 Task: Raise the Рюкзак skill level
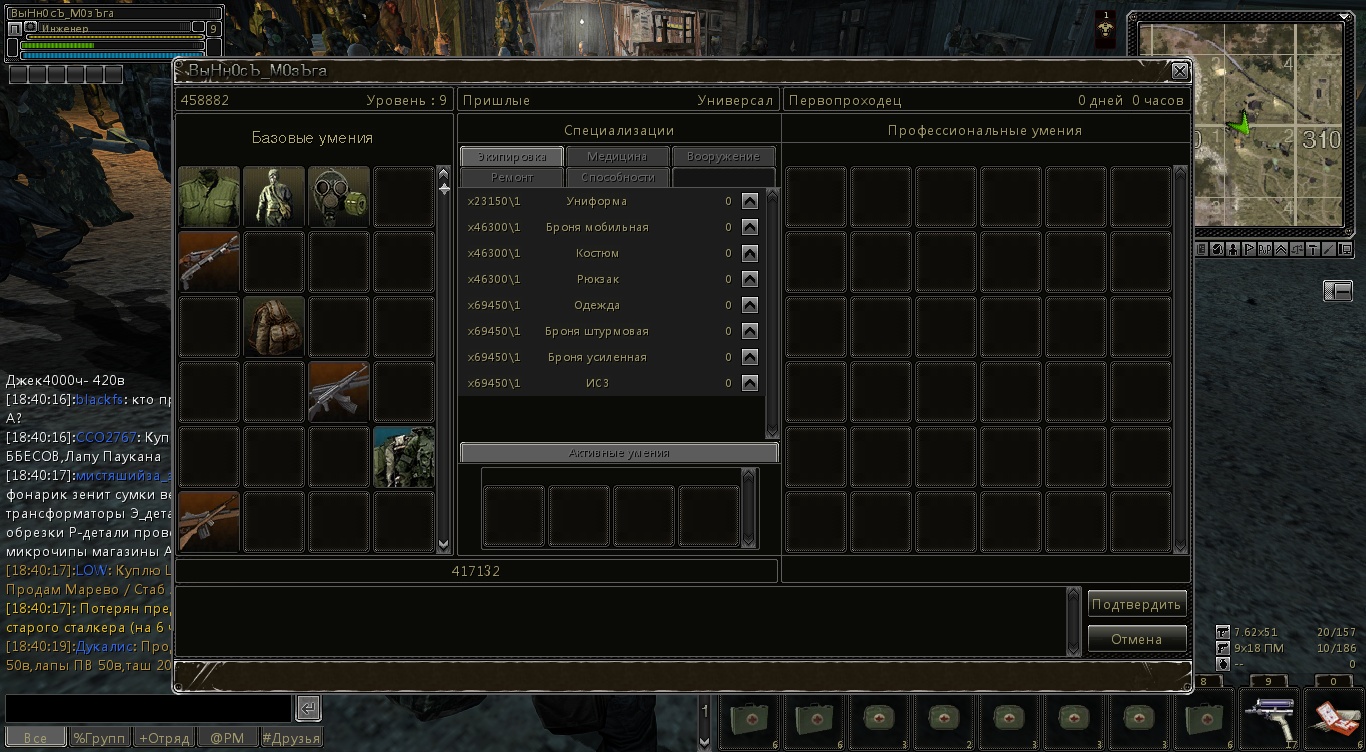pyautogui.click(x=750, y=279)
